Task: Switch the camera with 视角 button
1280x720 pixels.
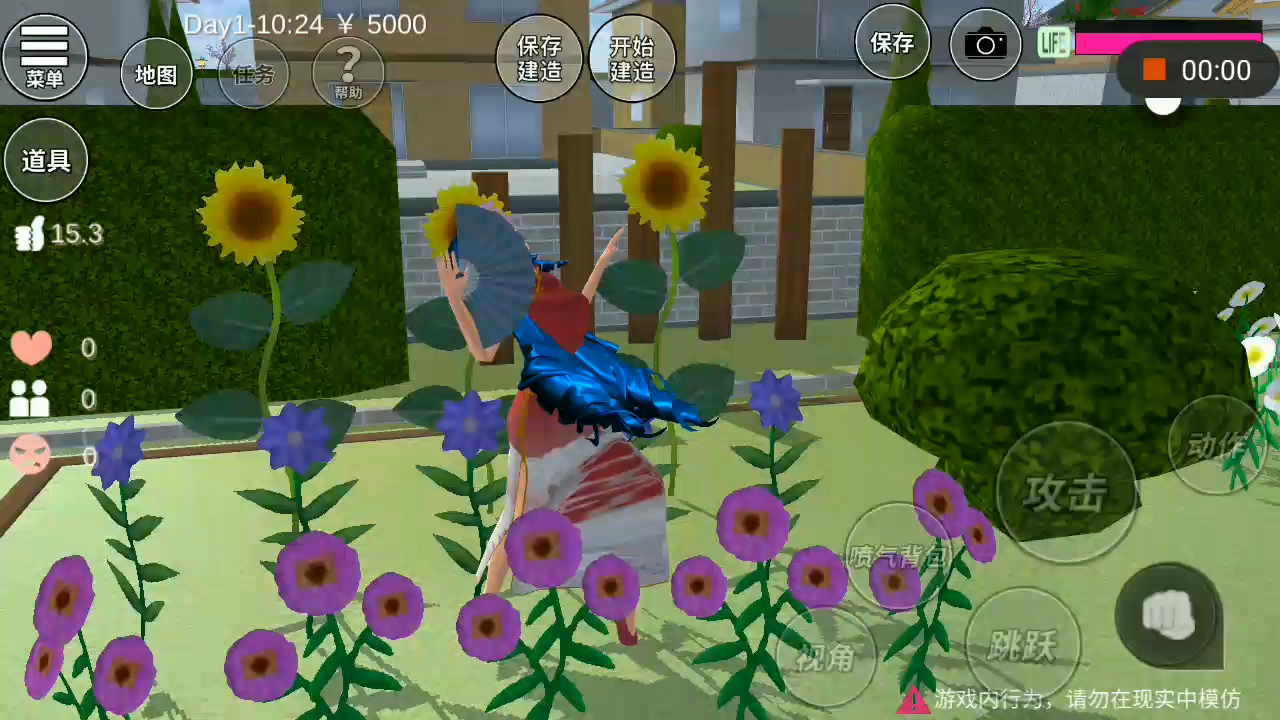Action: point(826,657)
